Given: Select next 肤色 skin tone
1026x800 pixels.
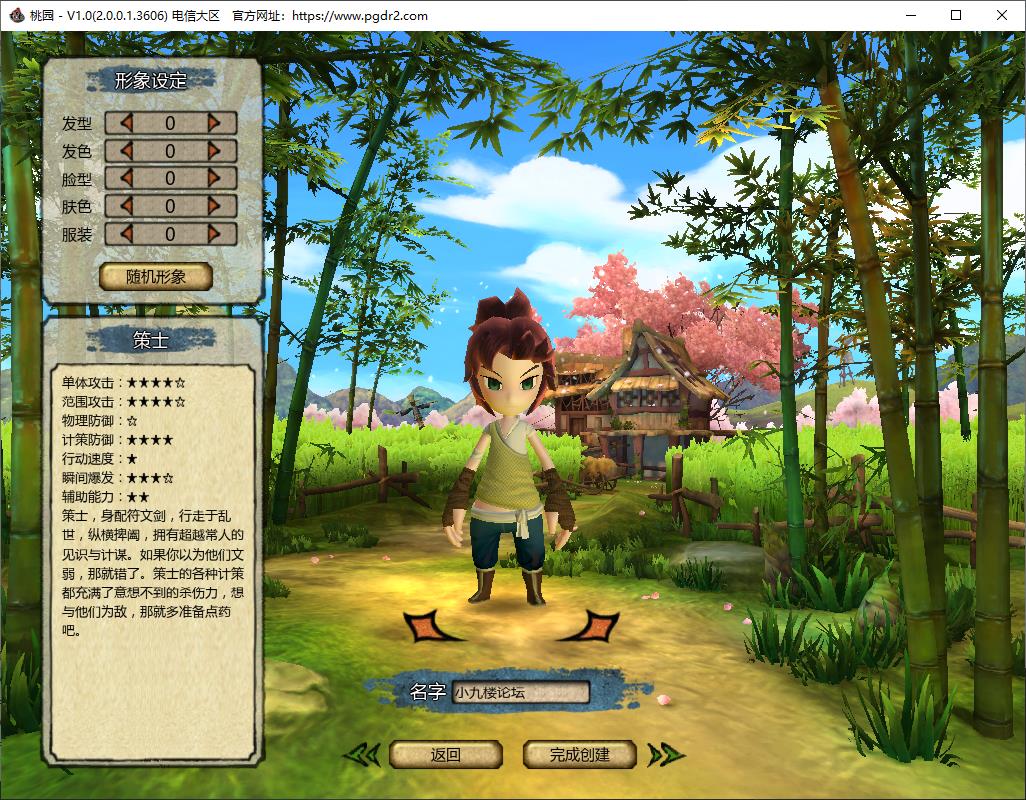Looking at the screenshot, I should 214,206.
